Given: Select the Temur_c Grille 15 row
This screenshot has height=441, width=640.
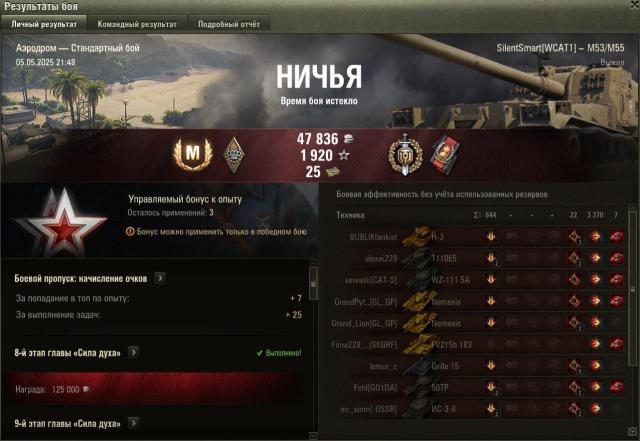Looking at the screenshot, I should coord(480,367).
